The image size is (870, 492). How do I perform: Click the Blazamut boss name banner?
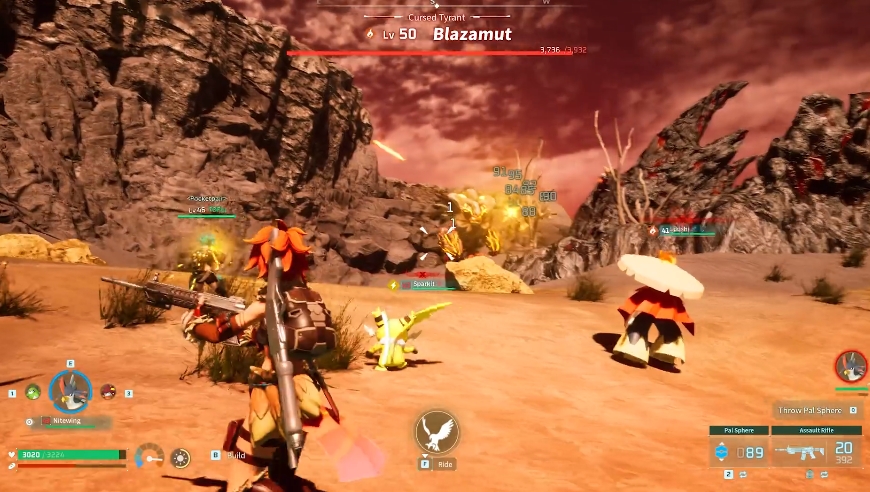471,34
